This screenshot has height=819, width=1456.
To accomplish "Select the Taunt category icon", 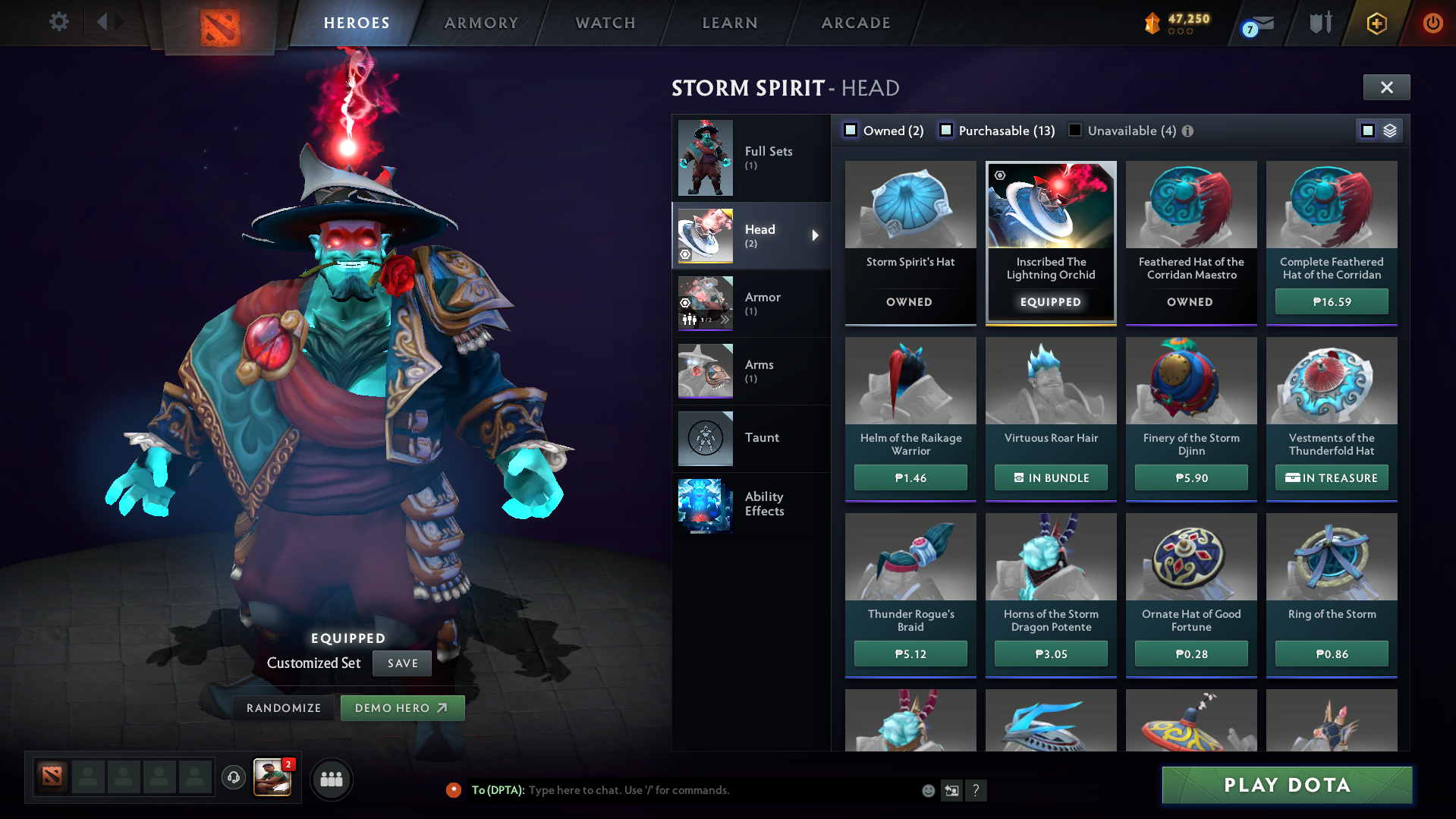I will click(705, 438).
